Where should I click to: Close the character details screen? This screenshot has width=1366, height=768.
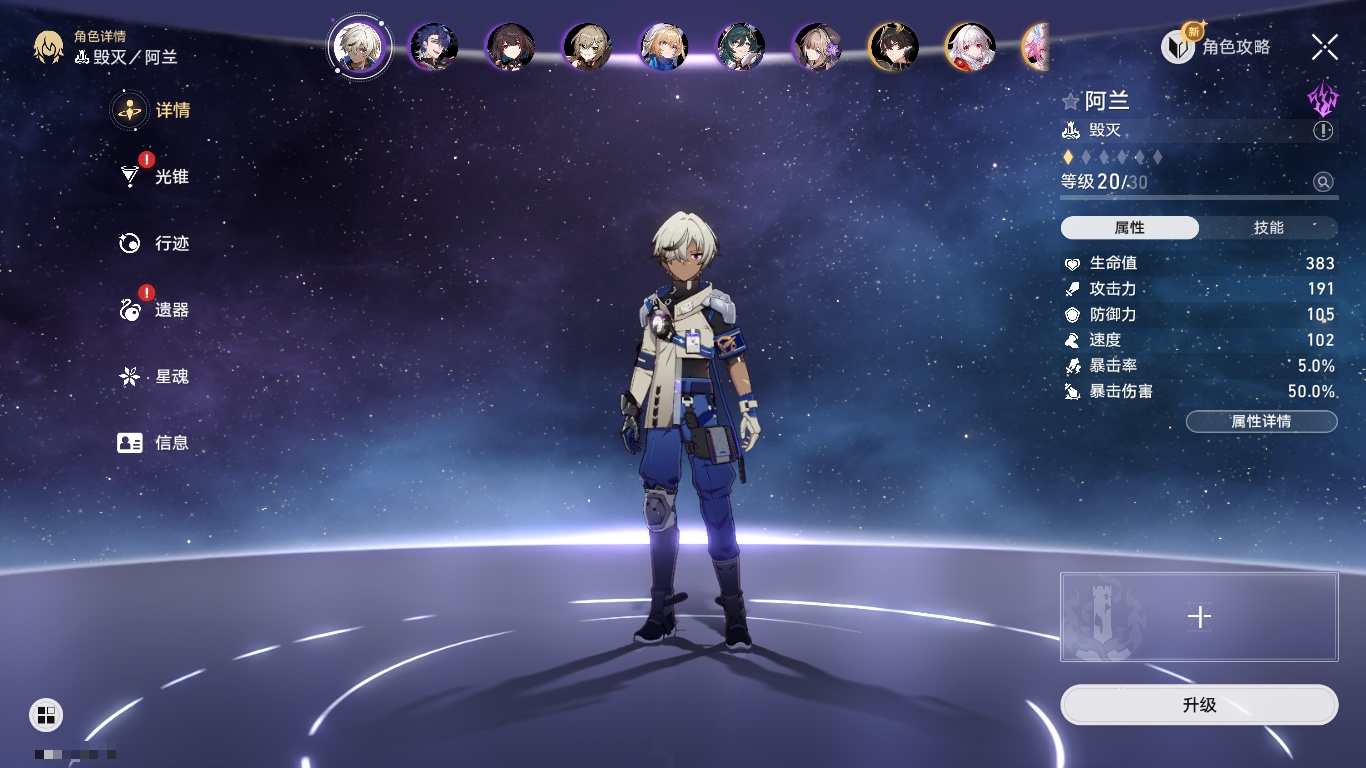pos(1325,47)
